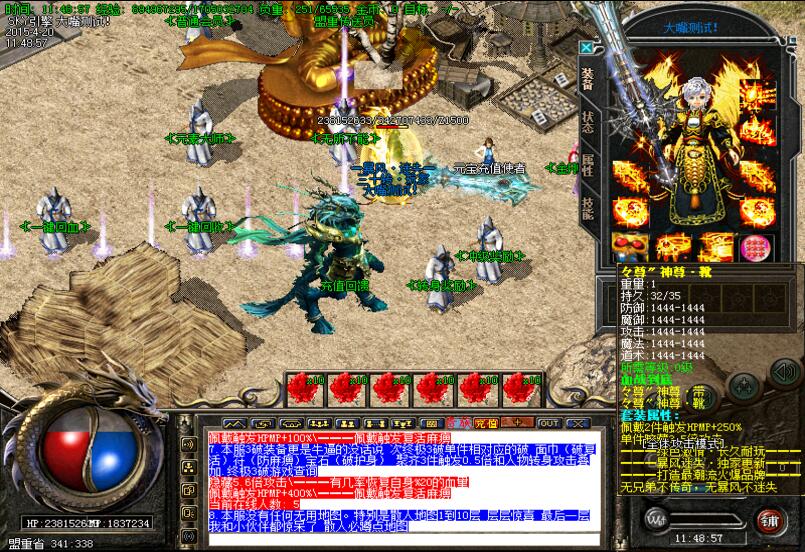Viewport: 805px width, 552px height.
Task: Click the top speaker icon left of chat
Action: (x=187, y=443)
